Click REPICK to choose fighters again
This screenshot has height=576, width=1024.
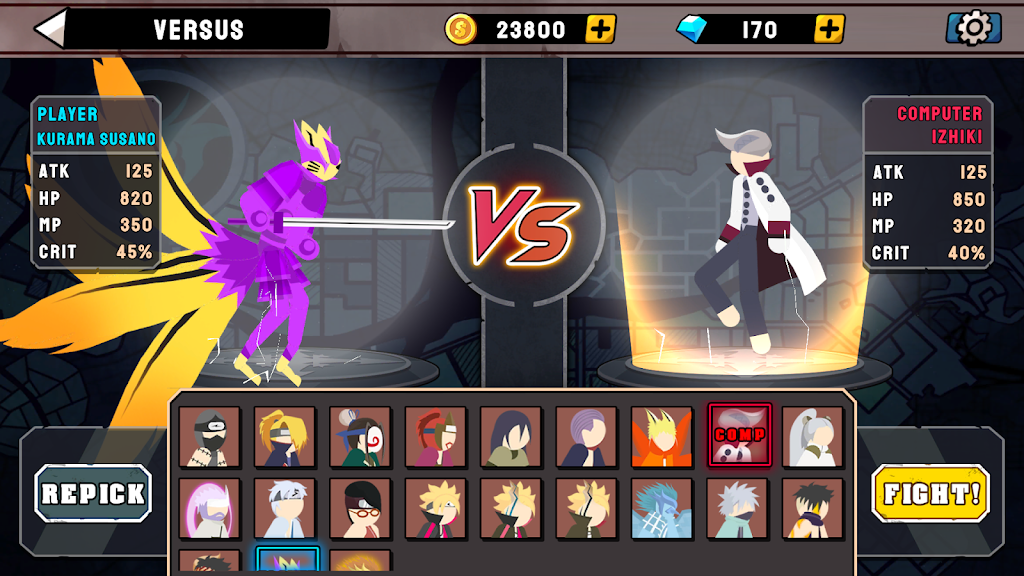(x=93, y=493)
